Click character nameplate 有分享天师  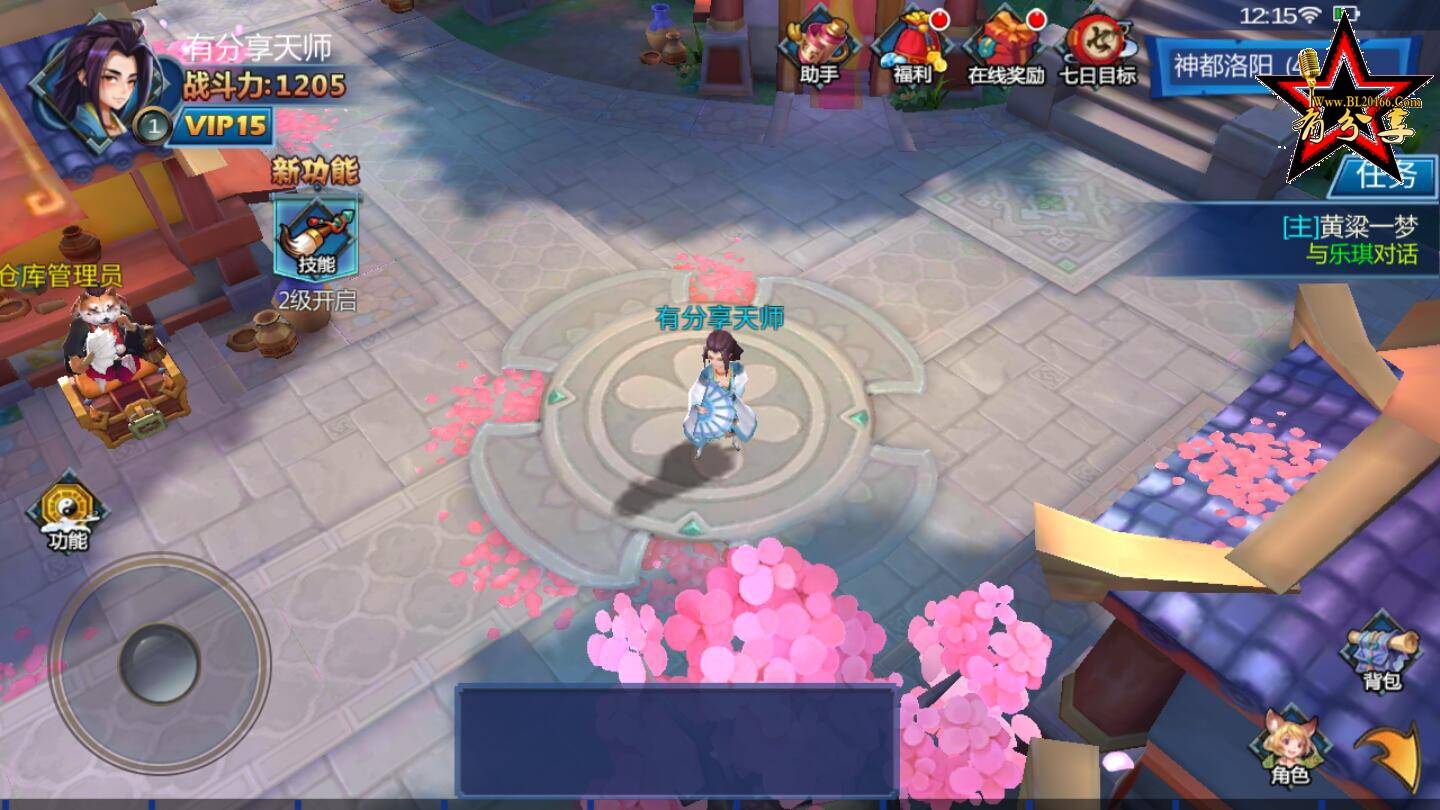[x=720, y=315]
